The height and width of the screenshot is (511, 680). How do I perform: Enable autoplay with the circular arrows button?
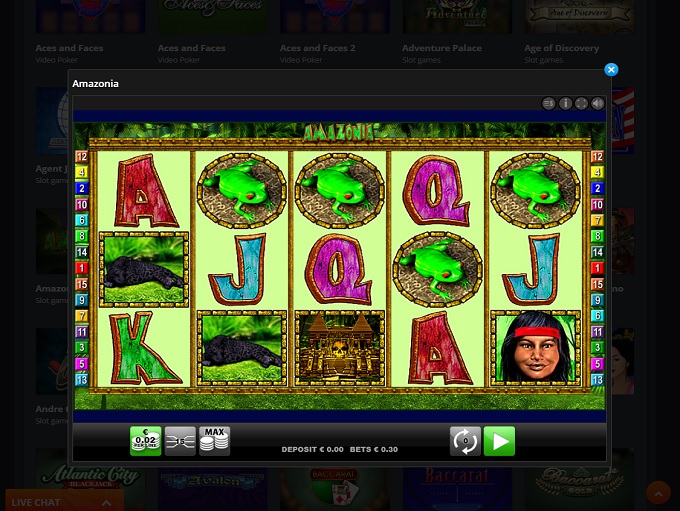pyautogui.click(x=465, y=441)
